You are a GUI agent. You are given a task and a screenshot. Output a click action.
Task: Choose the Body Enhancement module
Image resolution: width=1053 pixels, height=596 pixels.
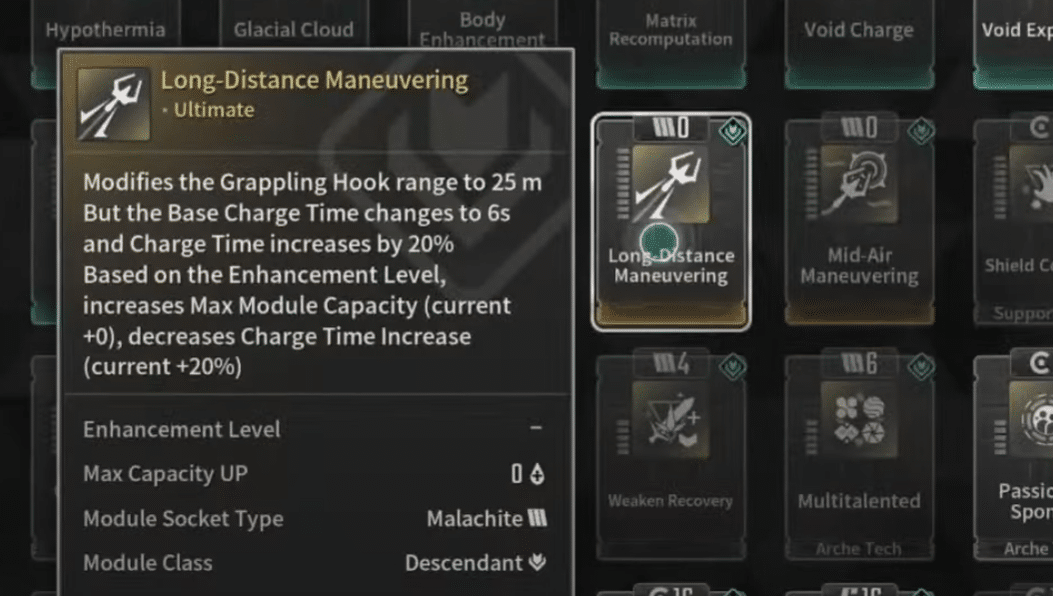point(482,28)
